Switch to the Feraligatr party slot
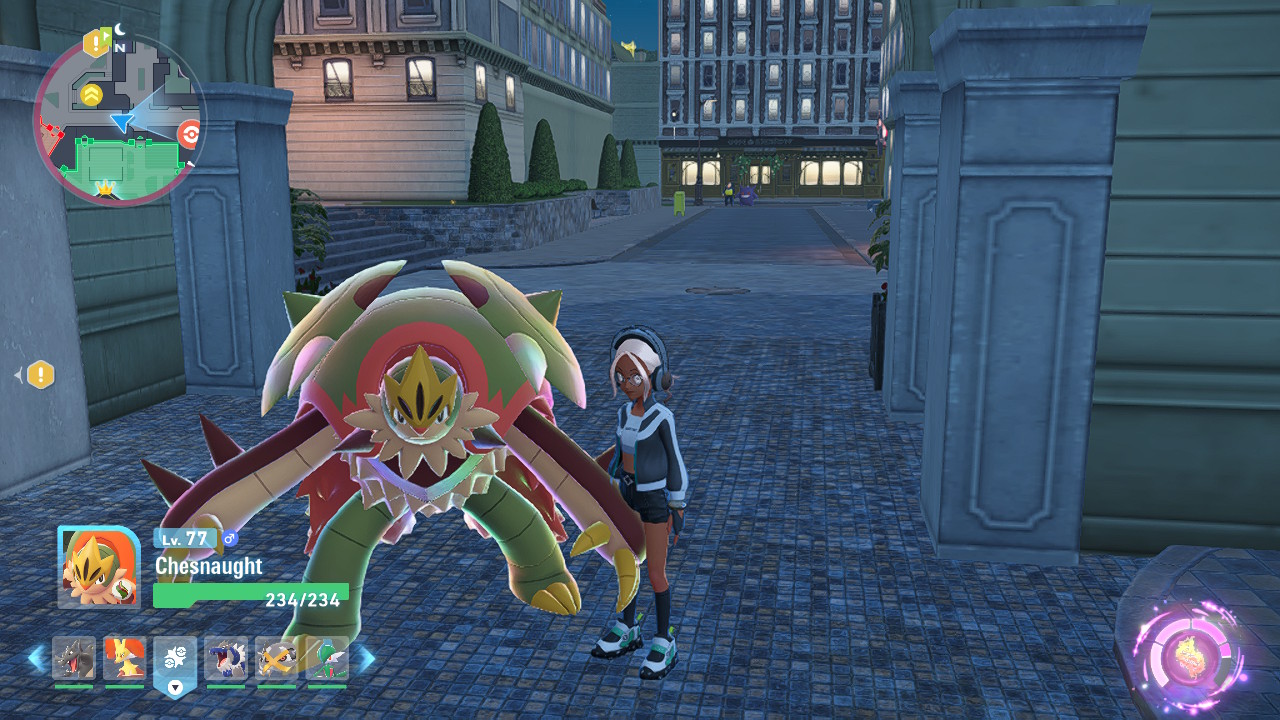1280x720 pixels. click(226, 658)
